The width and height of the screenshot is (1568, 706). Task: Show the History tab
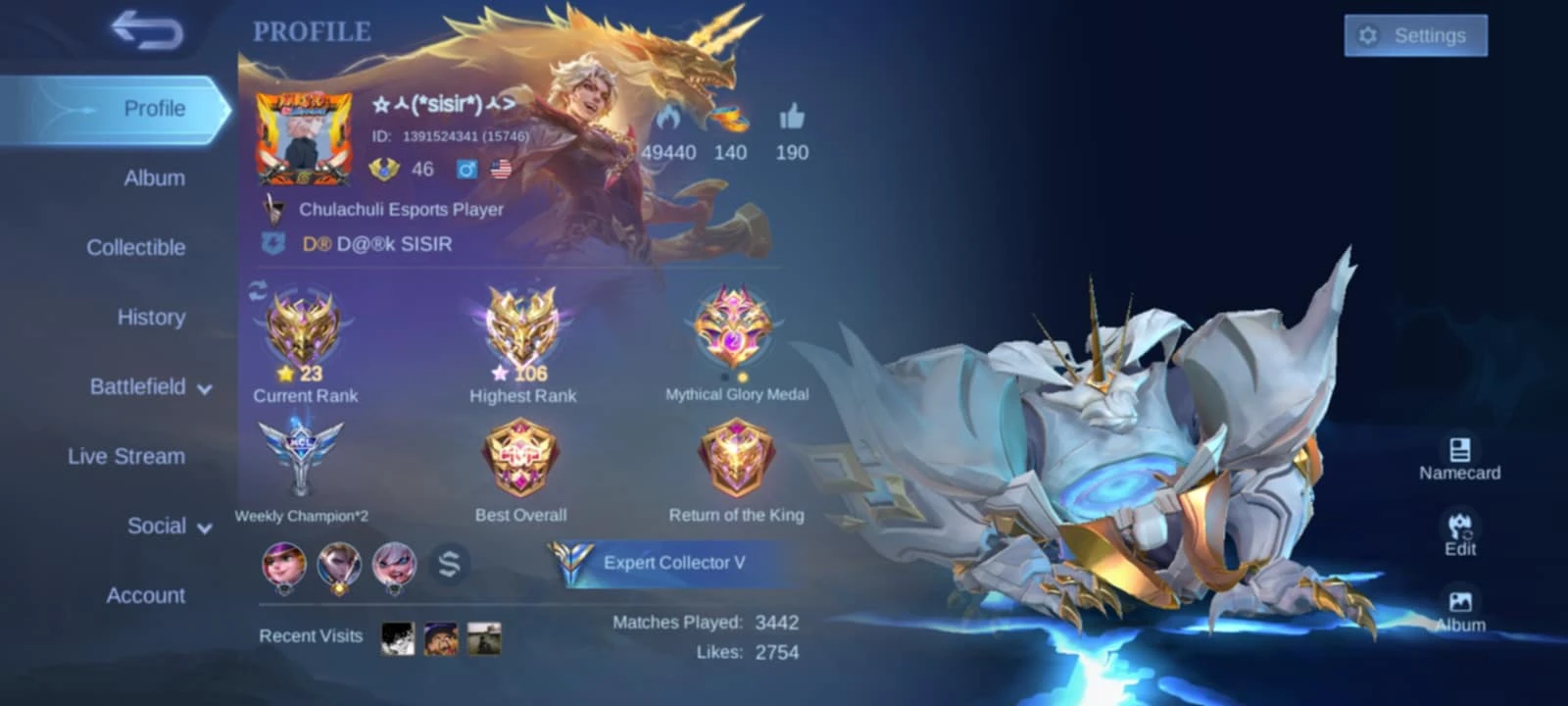[151, 318]
